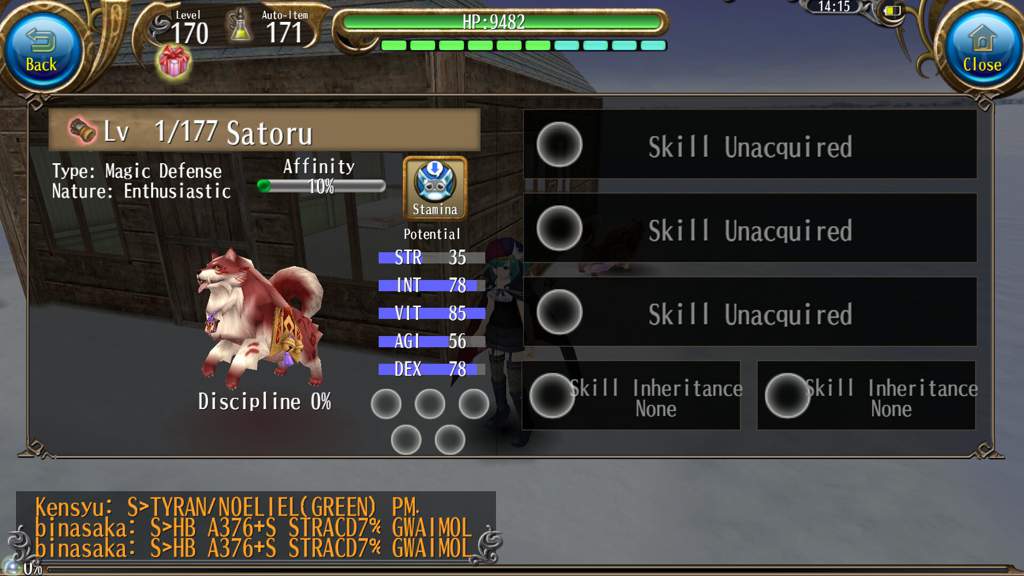1024x576 pixels.
Task: Select the pet name Satoru header
Action: 264,131
